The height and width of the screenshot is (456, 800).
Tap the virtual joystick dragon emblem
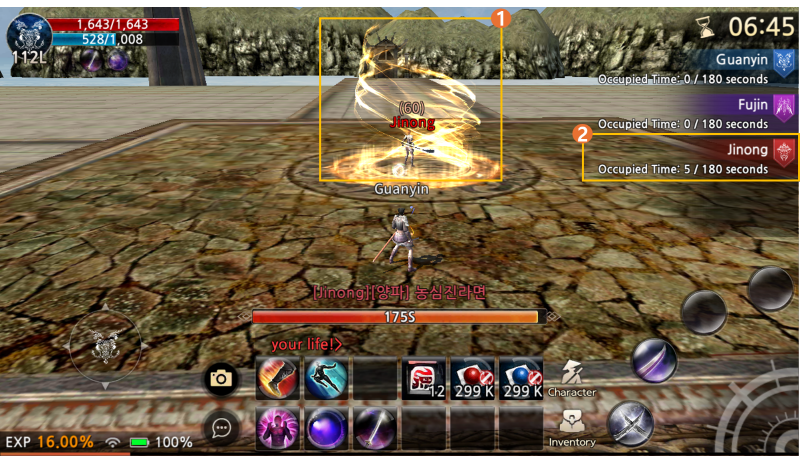[x=105, y=347]
